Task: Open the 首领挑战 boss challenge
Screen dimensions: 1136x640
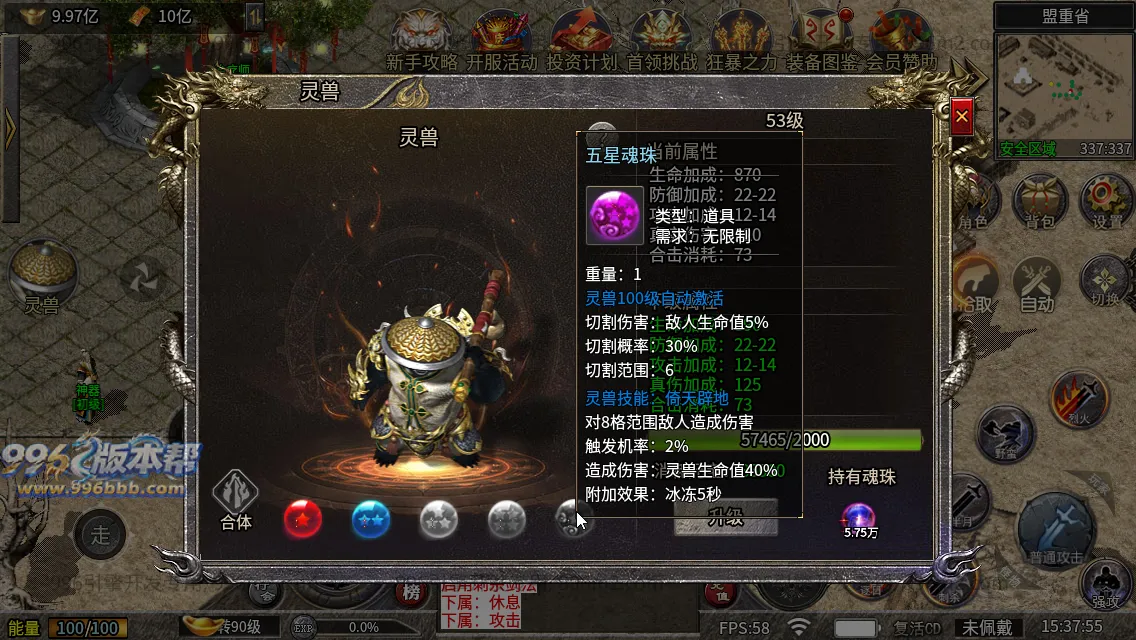Action: coord(661,40)
